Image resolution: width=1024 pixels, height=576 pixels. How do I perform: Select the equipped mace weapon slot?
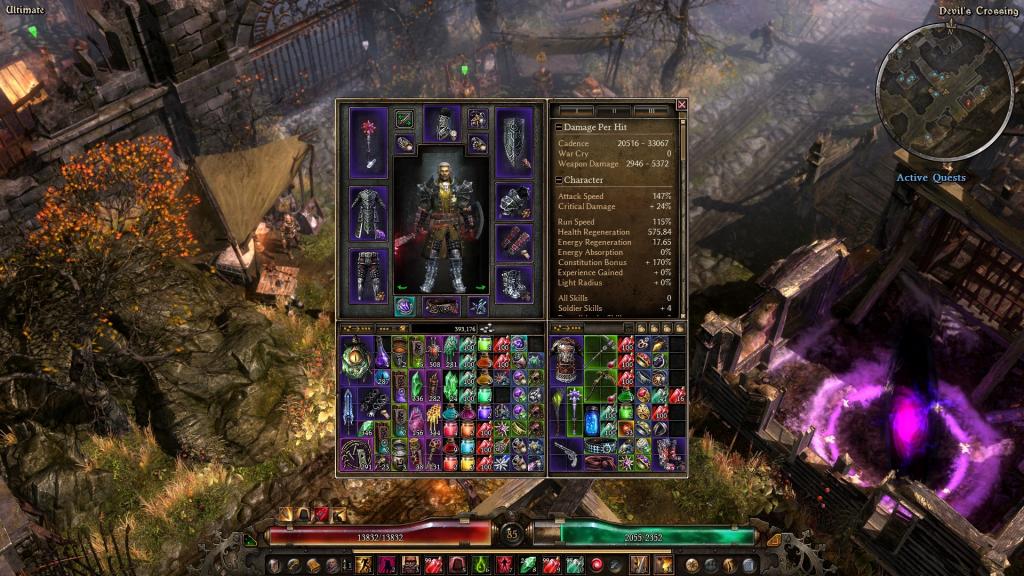[367, 142]
